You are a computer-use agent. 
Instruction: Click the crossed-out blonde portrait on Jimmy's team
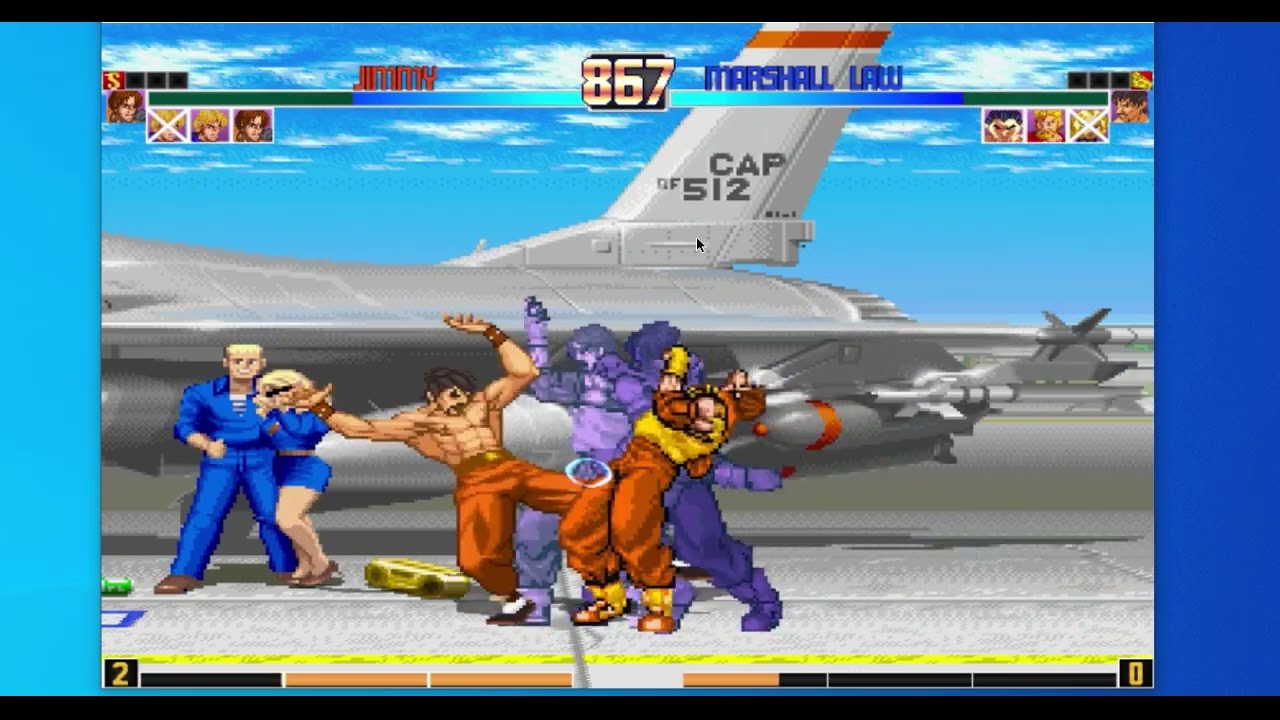[168, 125]
